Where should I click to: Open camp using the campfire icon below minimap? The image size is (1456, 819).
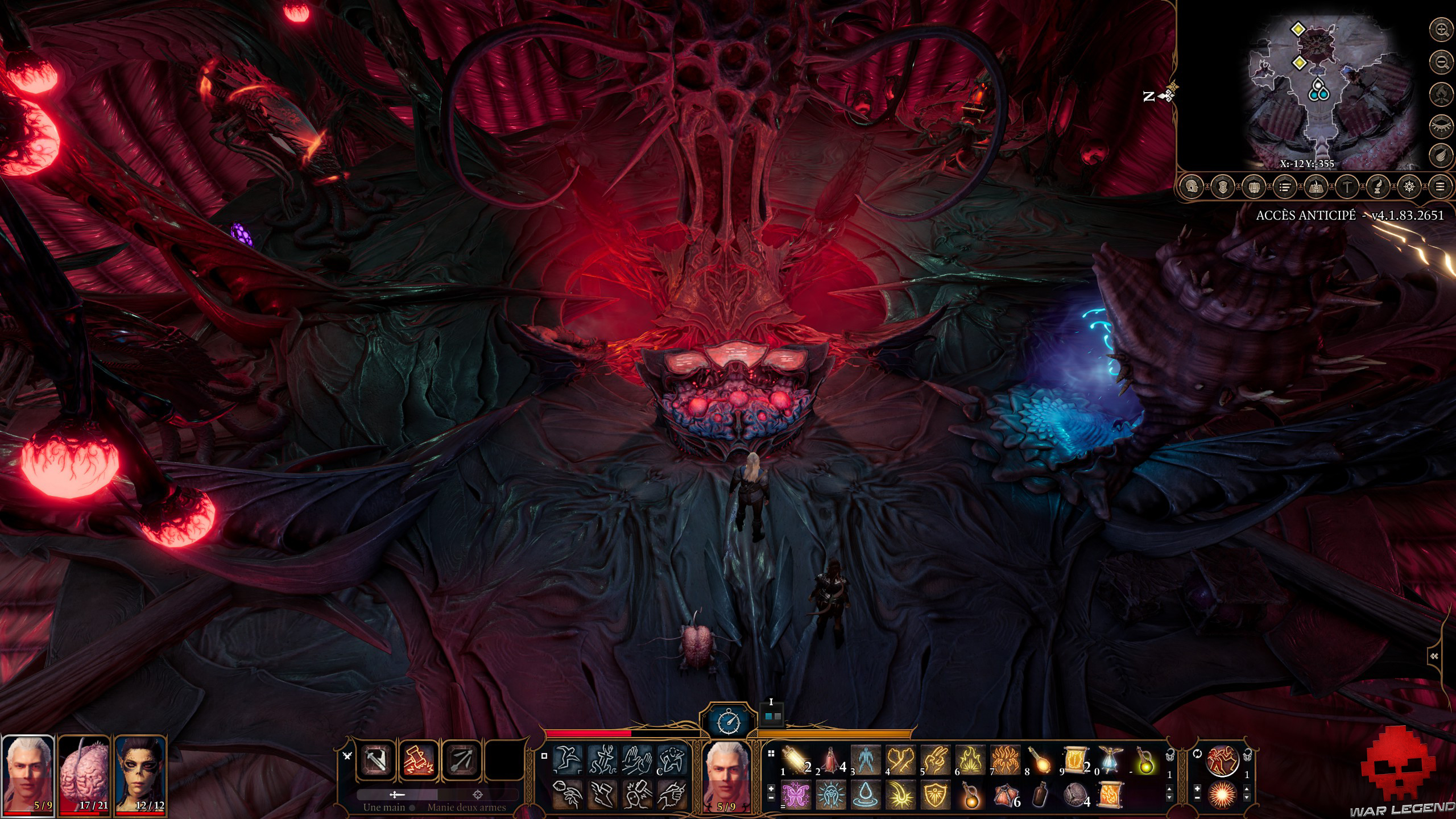click(x=1441, y=93)
